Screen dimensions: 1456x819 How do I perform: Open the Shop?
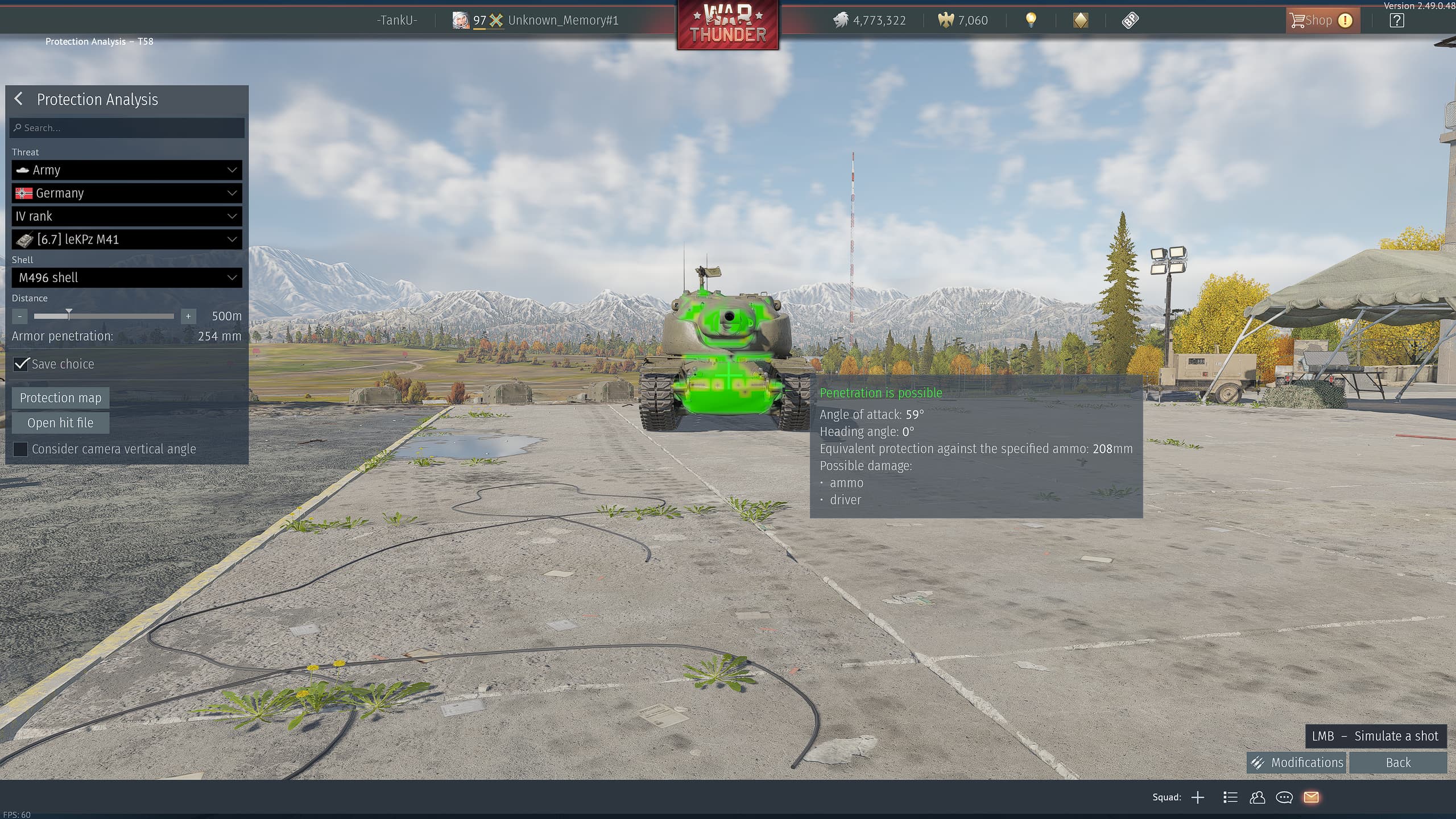tap(1321, 20)
